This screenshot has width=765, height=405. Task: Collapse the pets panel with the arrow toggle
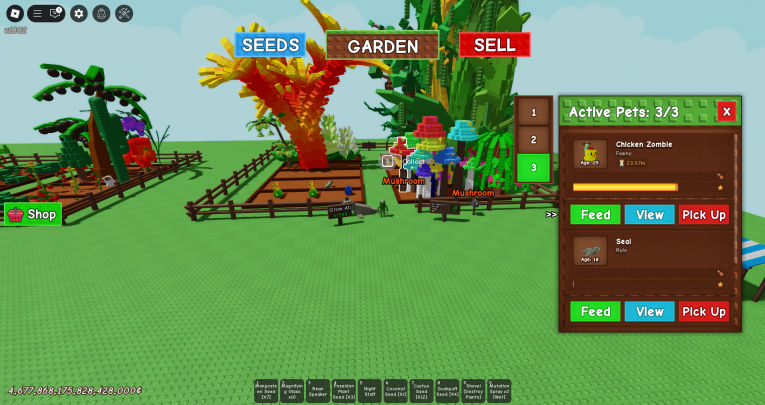pos(551,214)
